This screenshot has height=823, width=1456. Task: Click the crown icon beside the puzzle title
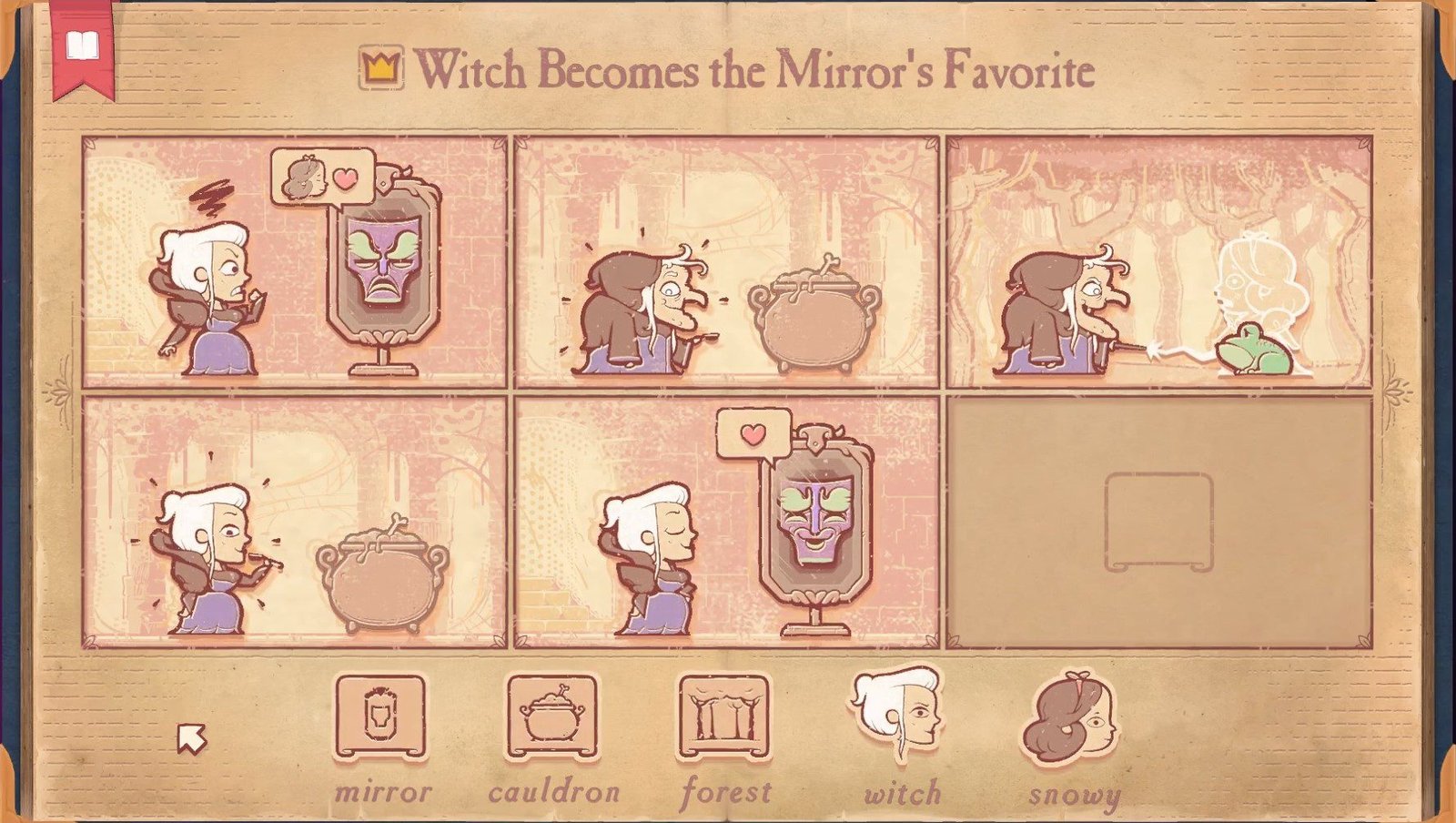pos(383,66)
